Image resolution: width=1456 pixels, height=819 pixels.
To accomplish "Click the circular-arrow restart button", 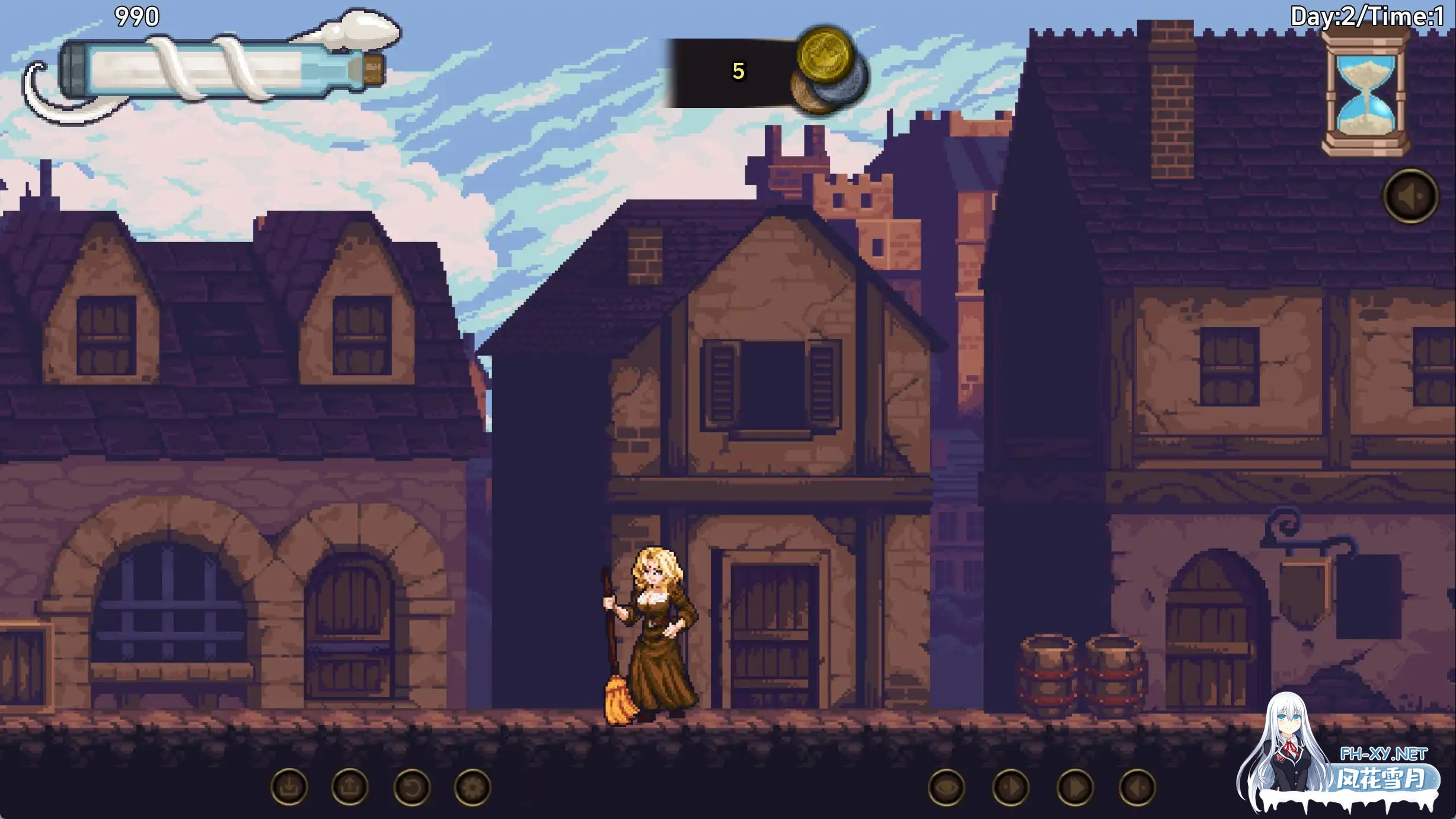I will coord(411,788).
